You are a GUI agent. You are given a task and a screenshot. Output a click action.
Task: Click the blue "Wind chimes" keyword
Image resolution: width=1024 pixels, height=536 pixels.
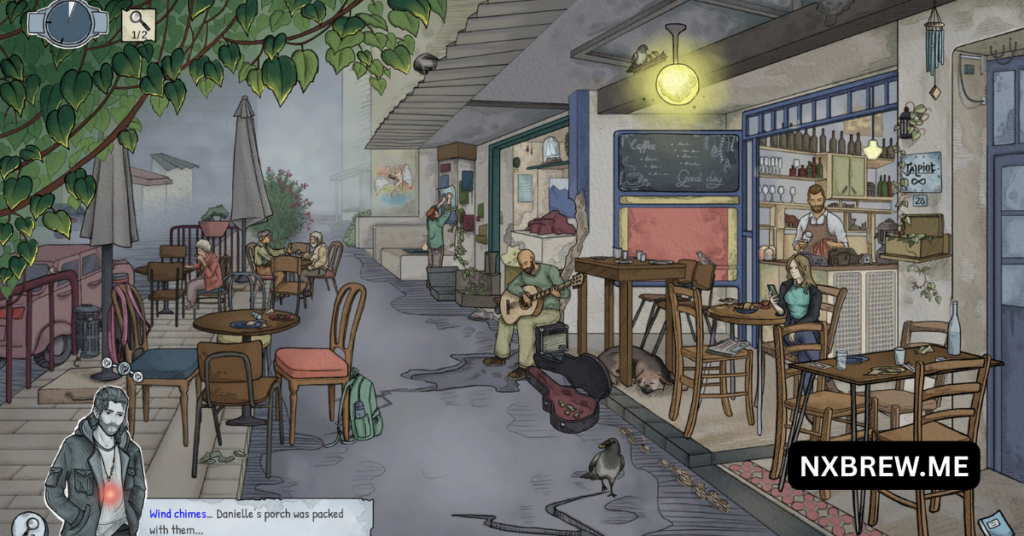point(180,514)
